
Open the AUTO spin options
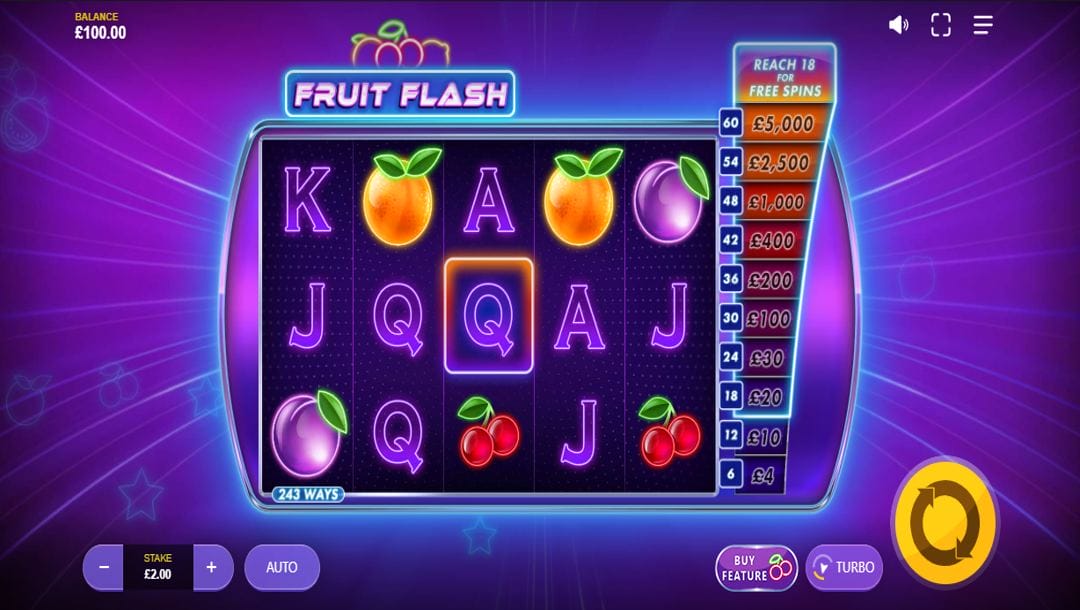tap(282, 567)
